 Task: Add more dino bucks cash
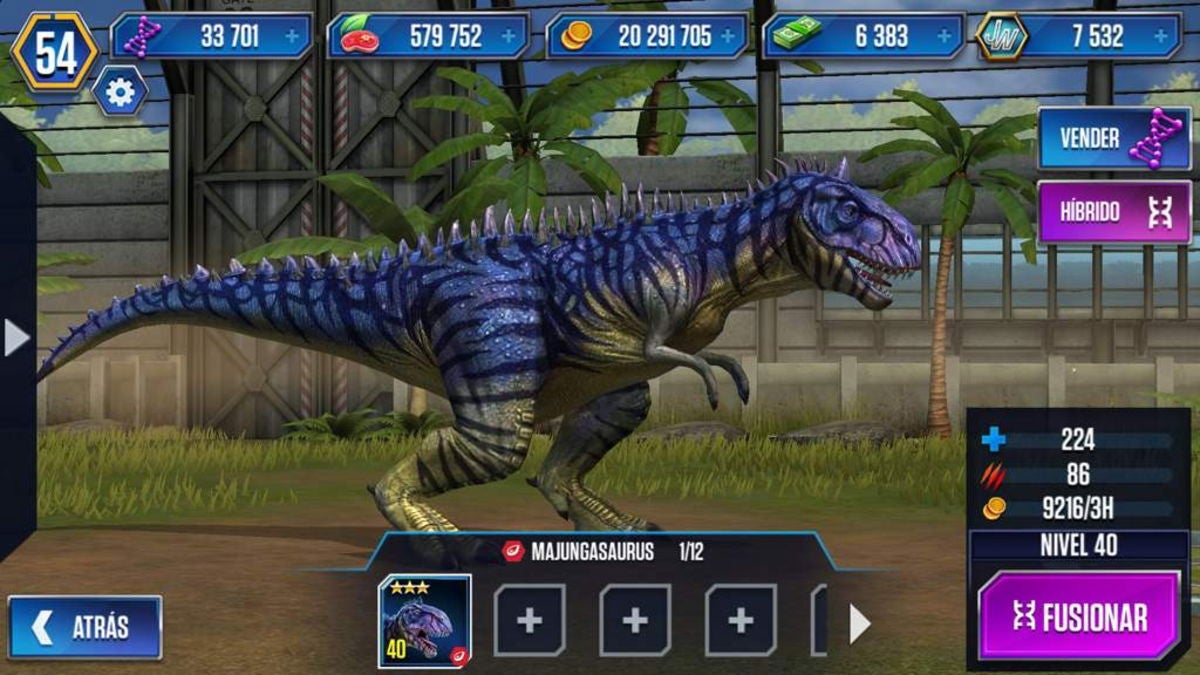coord(944,37)
